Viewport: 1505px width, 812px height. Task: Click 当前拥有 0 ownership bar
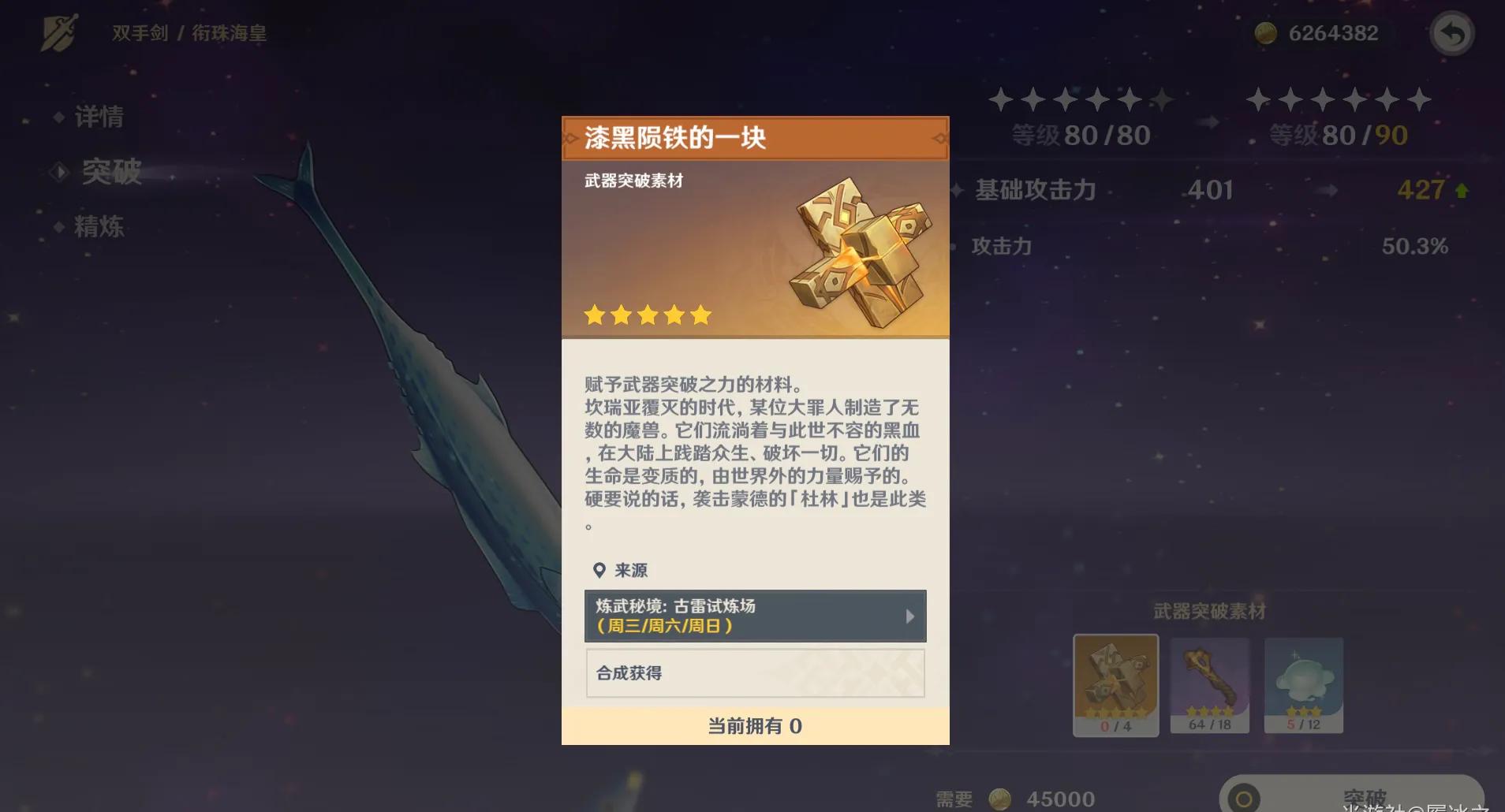[753, 726]
